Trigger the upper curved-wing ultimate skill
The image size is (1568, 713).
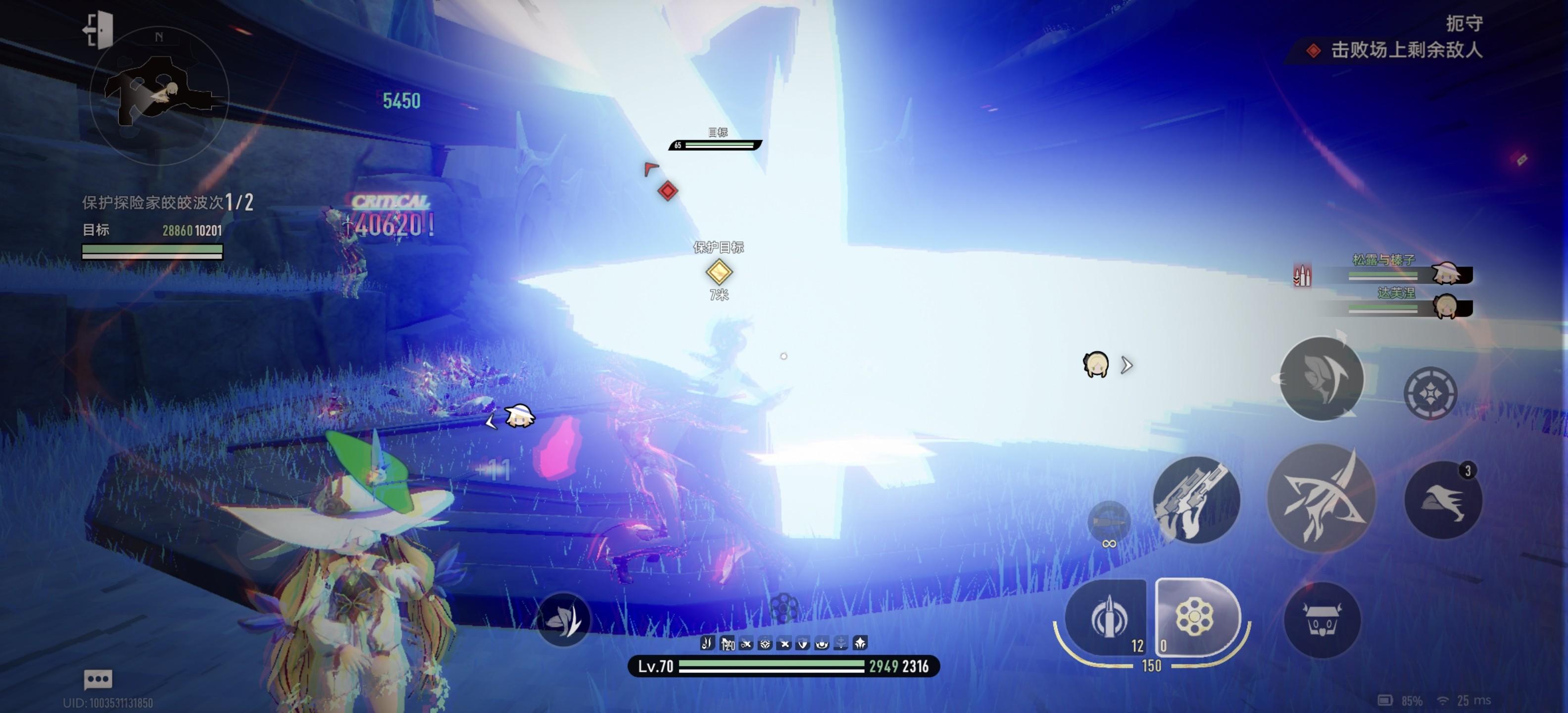pos(1321,379)
